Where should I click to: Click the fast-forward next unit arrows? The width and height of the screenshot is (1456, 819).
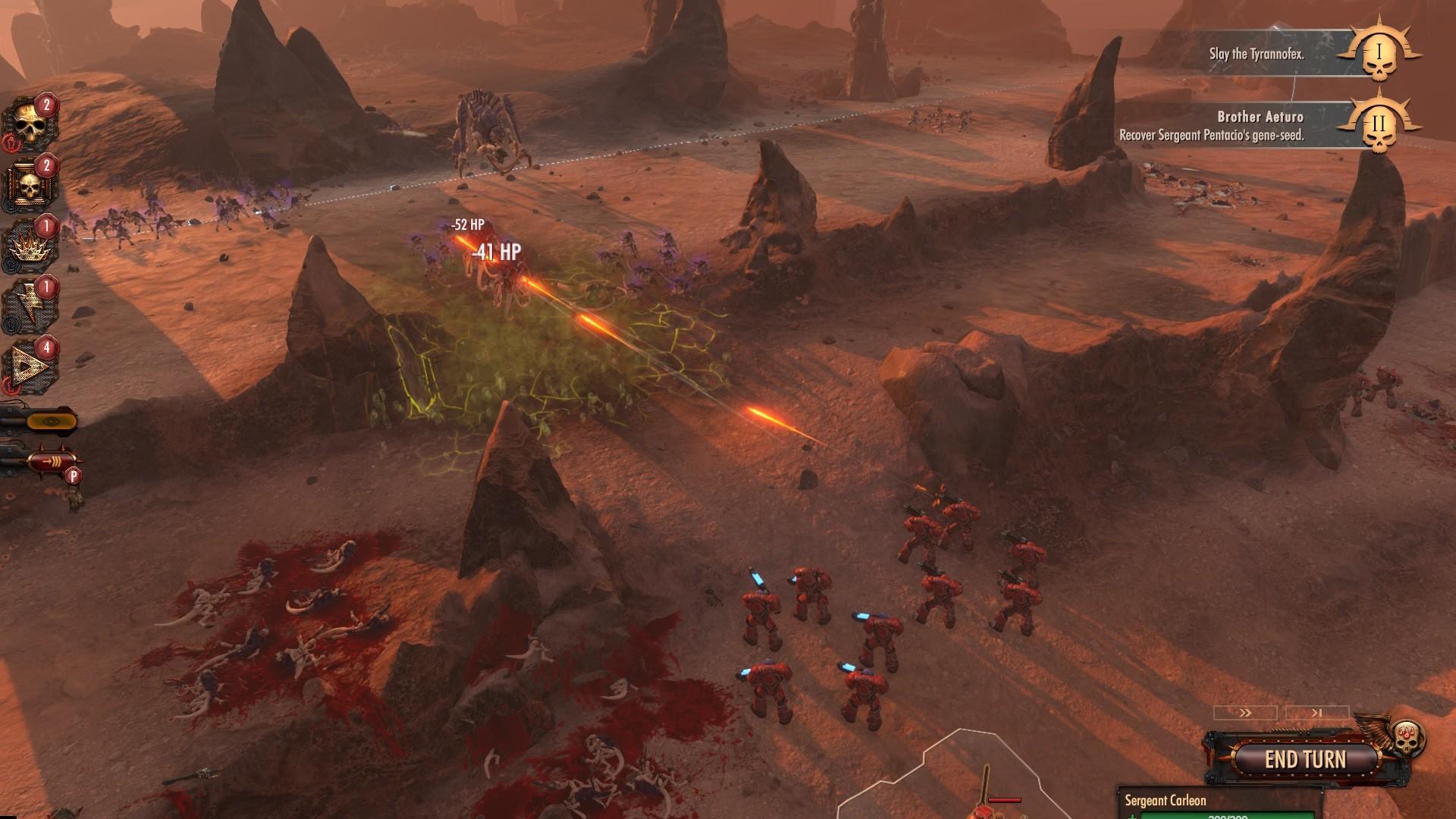[1245, 713]
